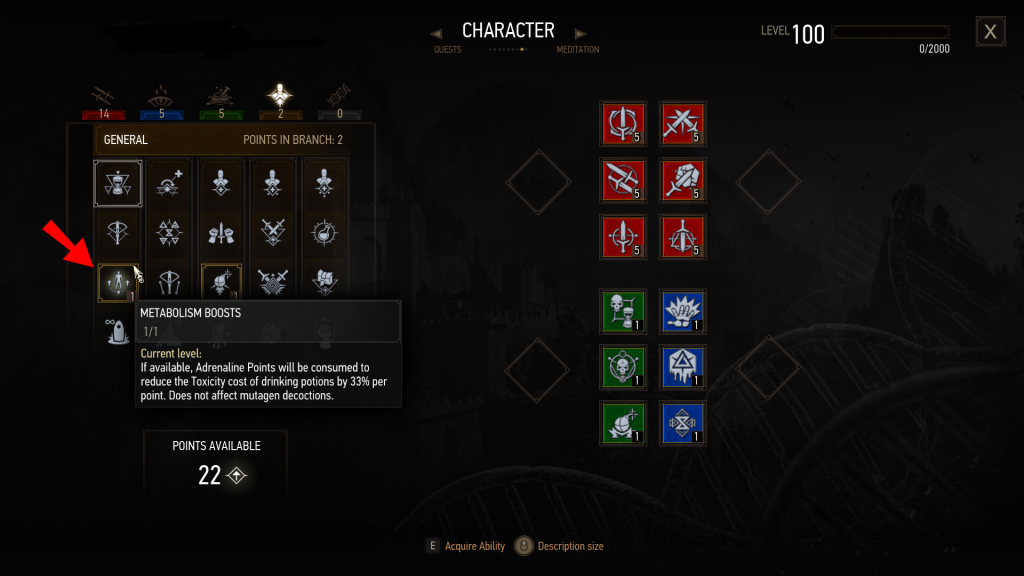Switch to the Combat skills branch with crossed swords
1024x576 pixels.
pos(104,97)
